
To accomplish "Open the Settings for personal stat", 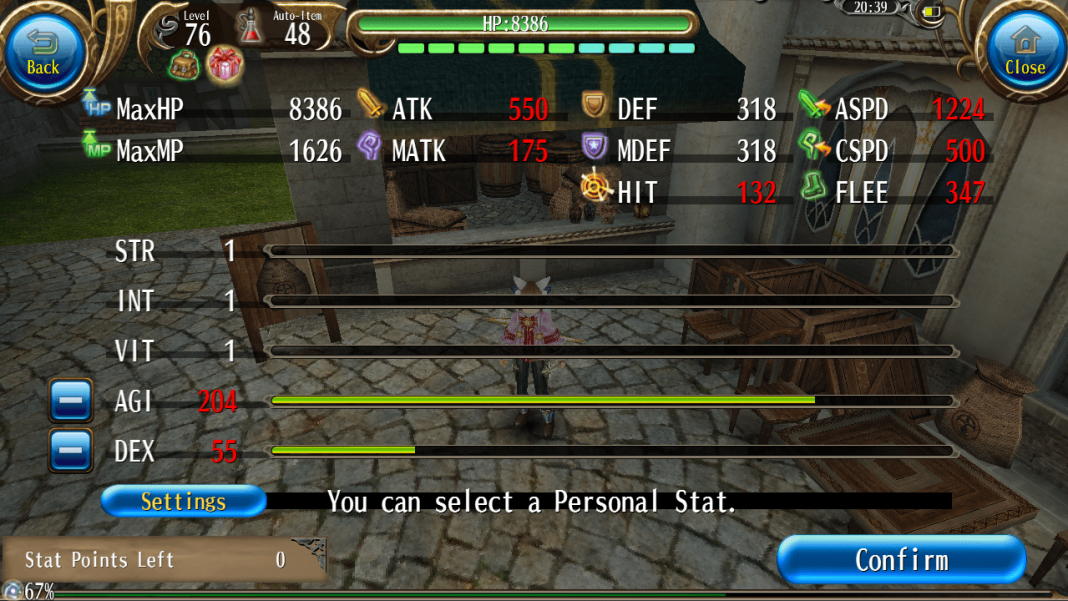I will coord(183,501).
